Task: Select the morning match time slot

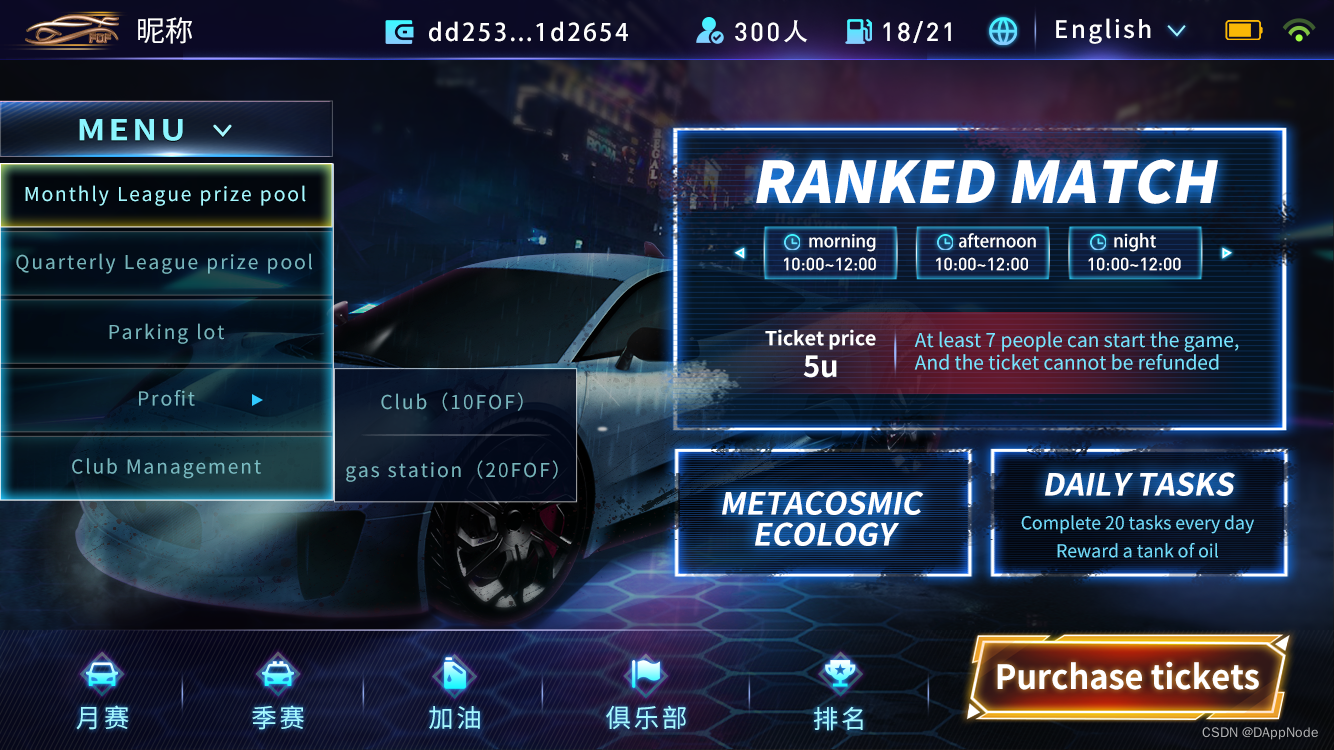Action: [x=830, y=253]
